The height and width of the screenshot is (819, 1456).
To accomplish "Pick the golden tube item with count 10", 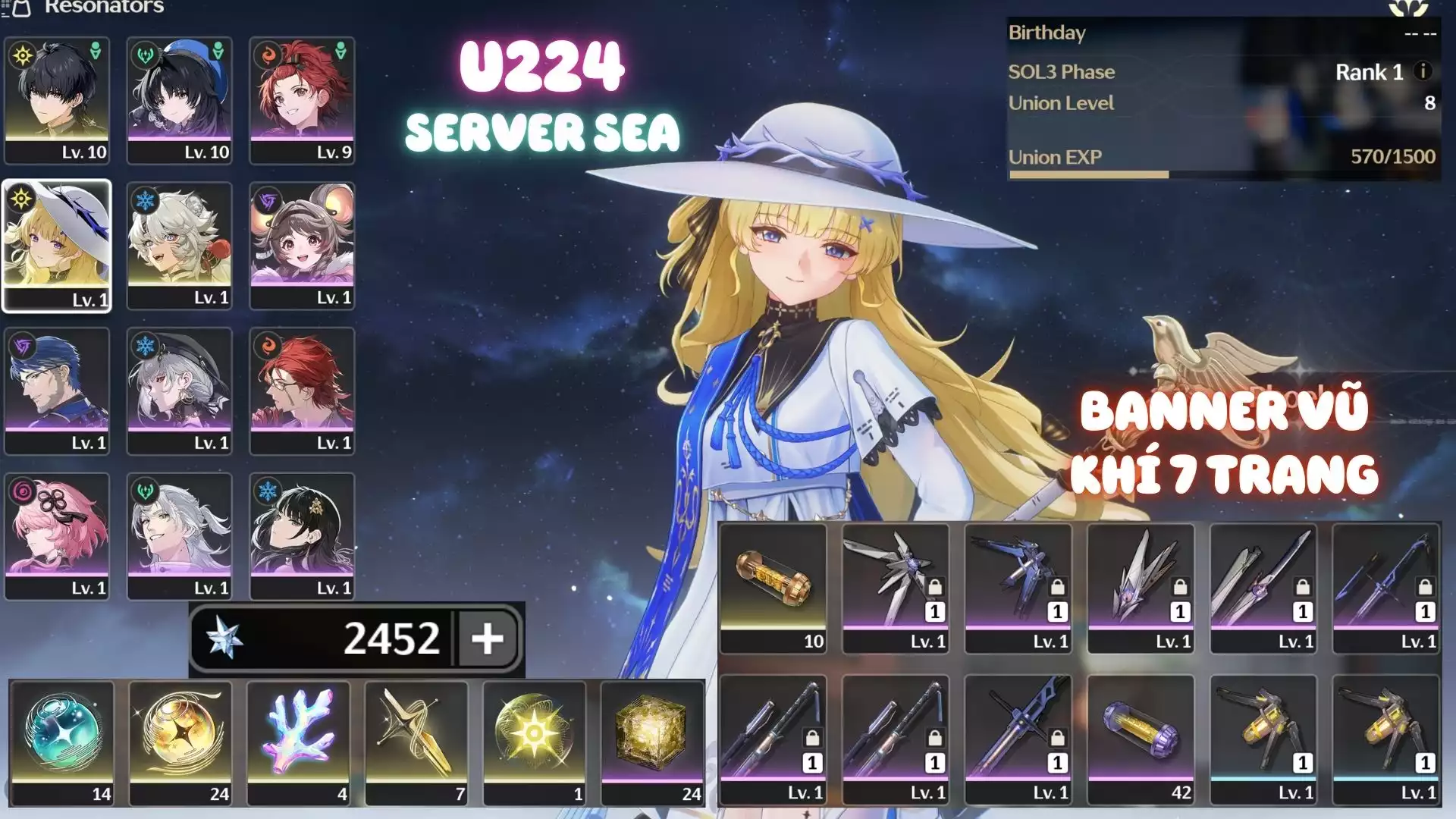I will pos(773,588).
